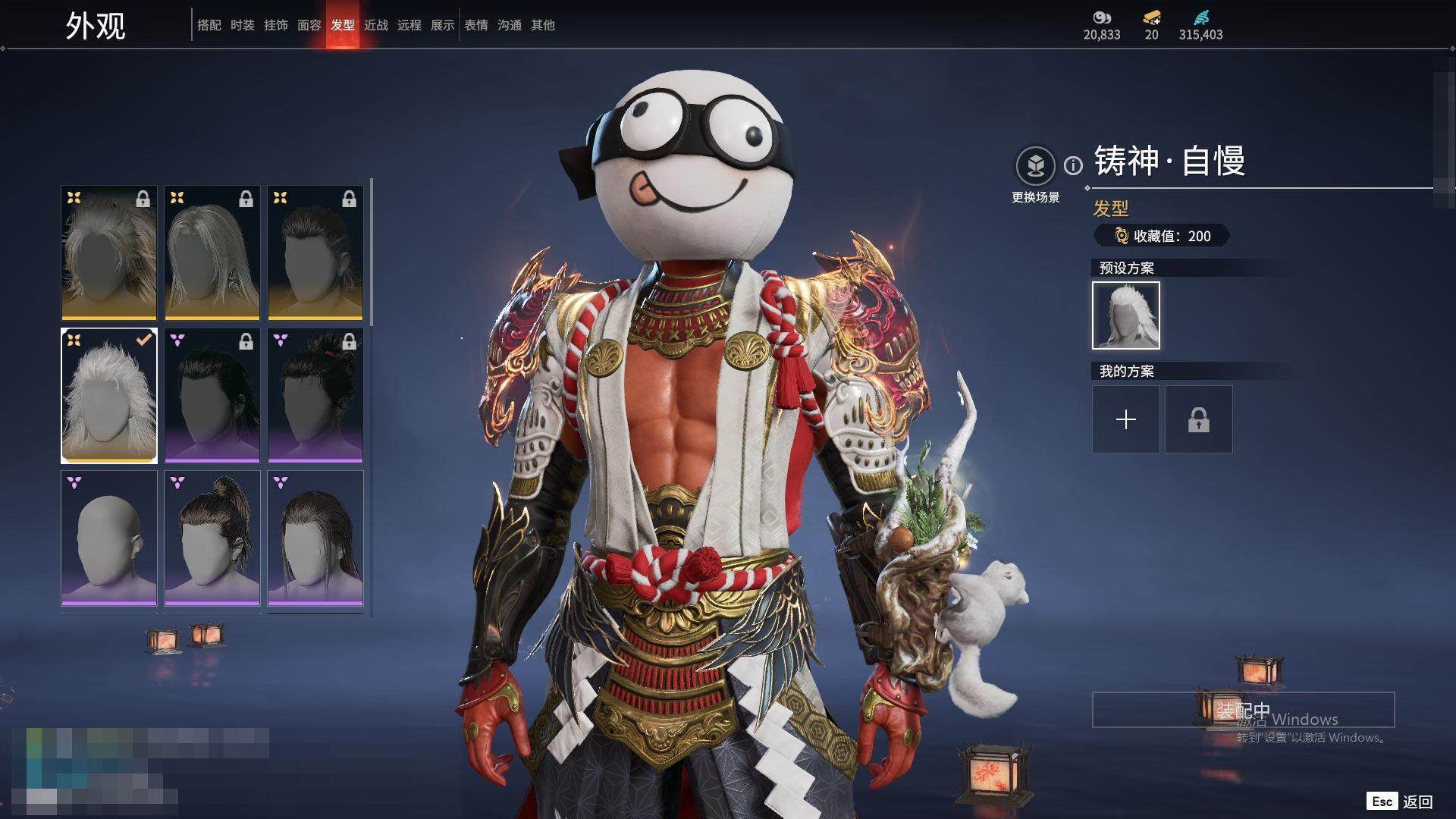This screenshot has height=819, width=1456.
Task: Pick the high ponytail hairstyle card
Action: click(x=212, y=538)
